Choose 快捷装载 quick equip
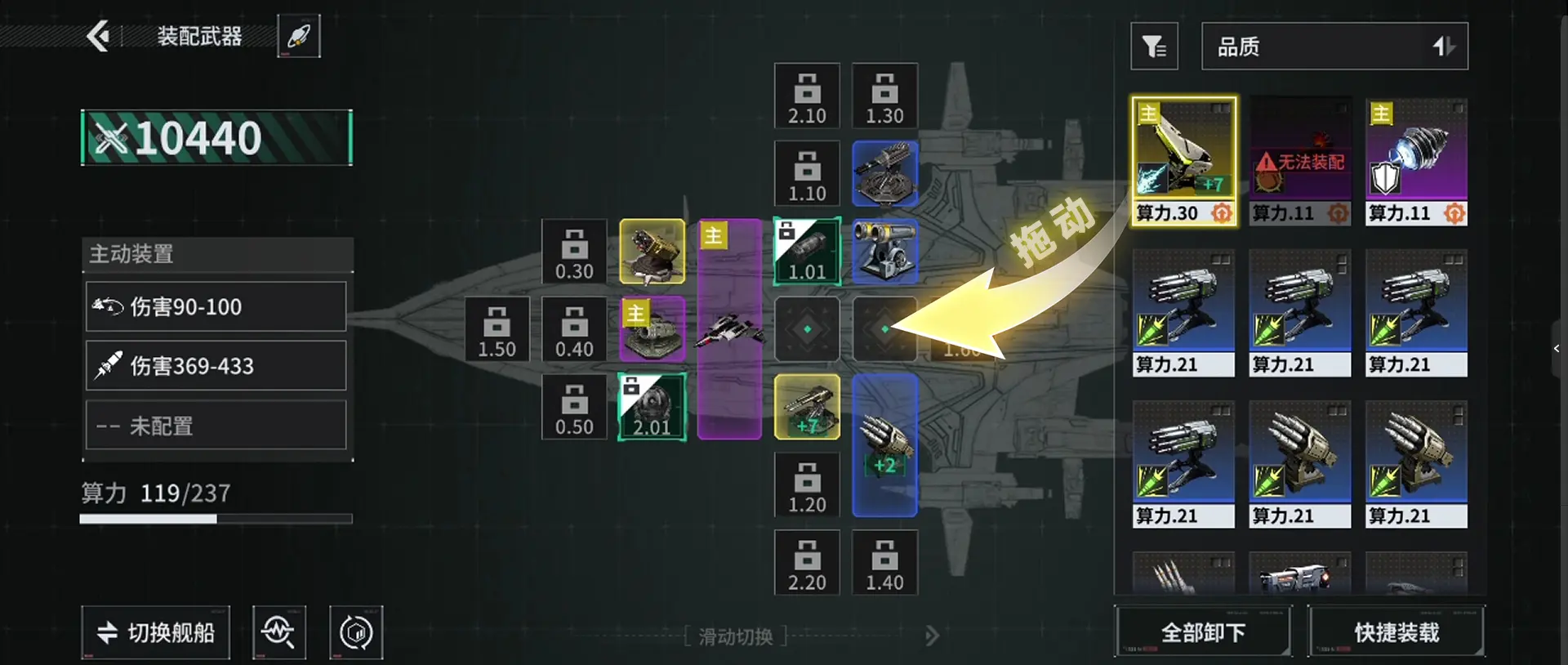 [1396, 632]
